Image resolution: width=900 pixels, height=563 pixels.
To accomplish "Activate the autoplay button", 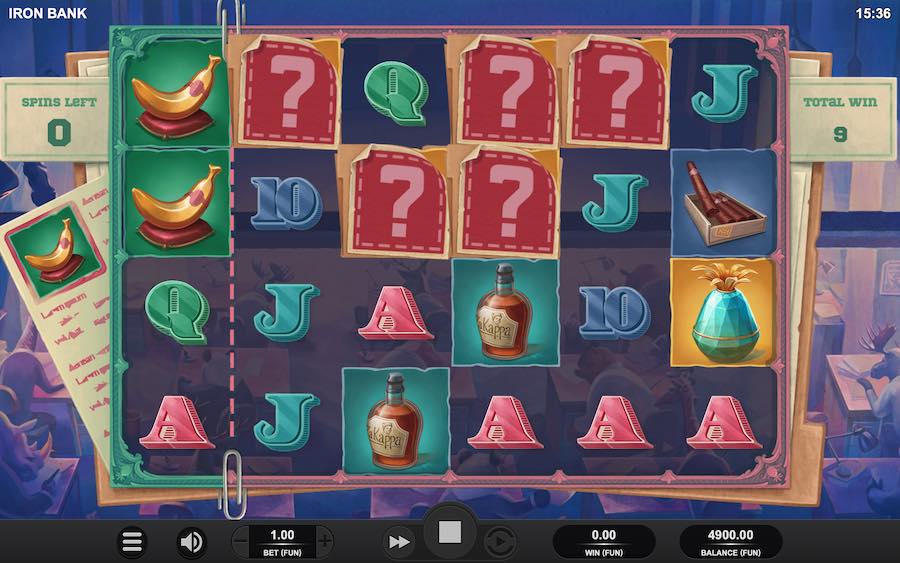I will [x=499, y=542].
